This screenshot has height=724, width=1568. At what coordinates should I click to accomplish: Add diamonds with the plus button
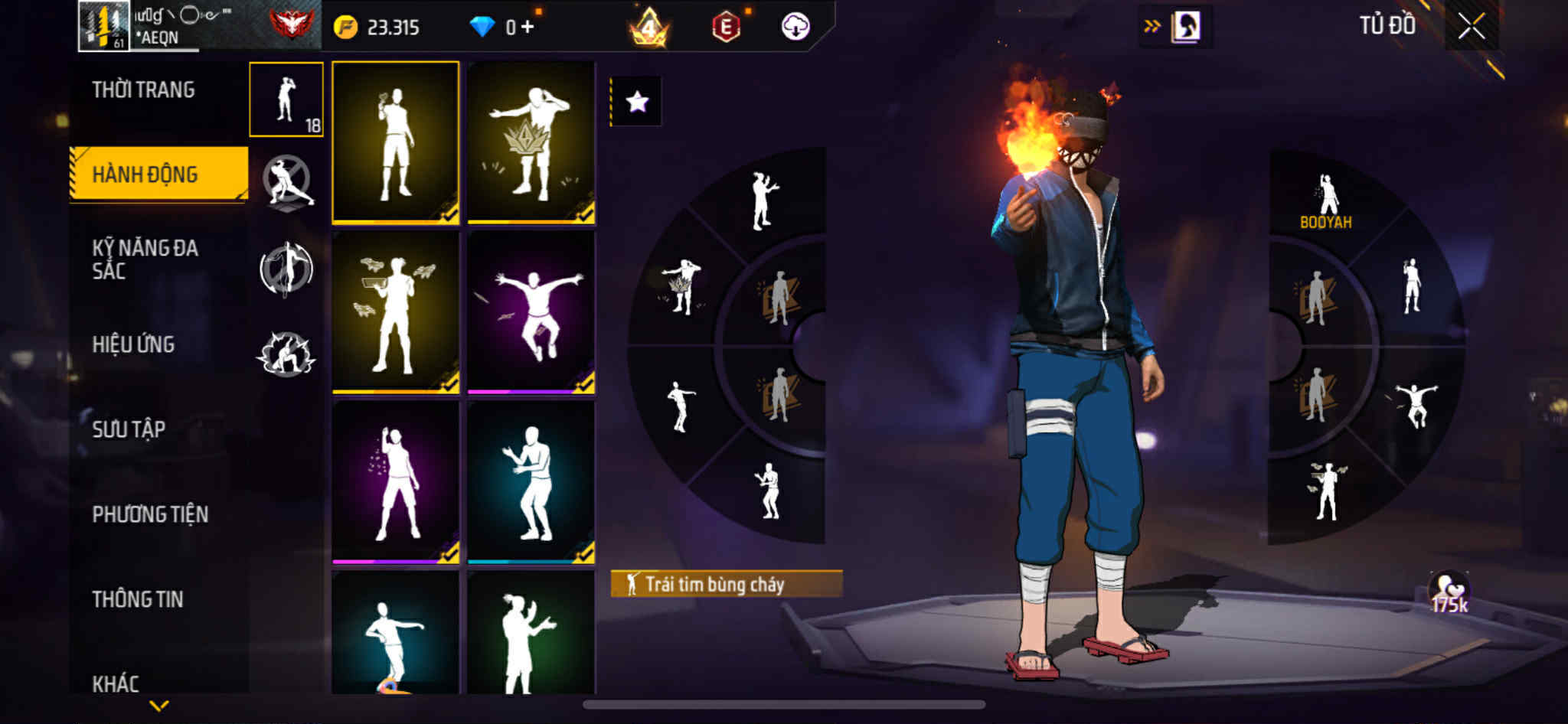pyautogui.click(x=528, y=28)
